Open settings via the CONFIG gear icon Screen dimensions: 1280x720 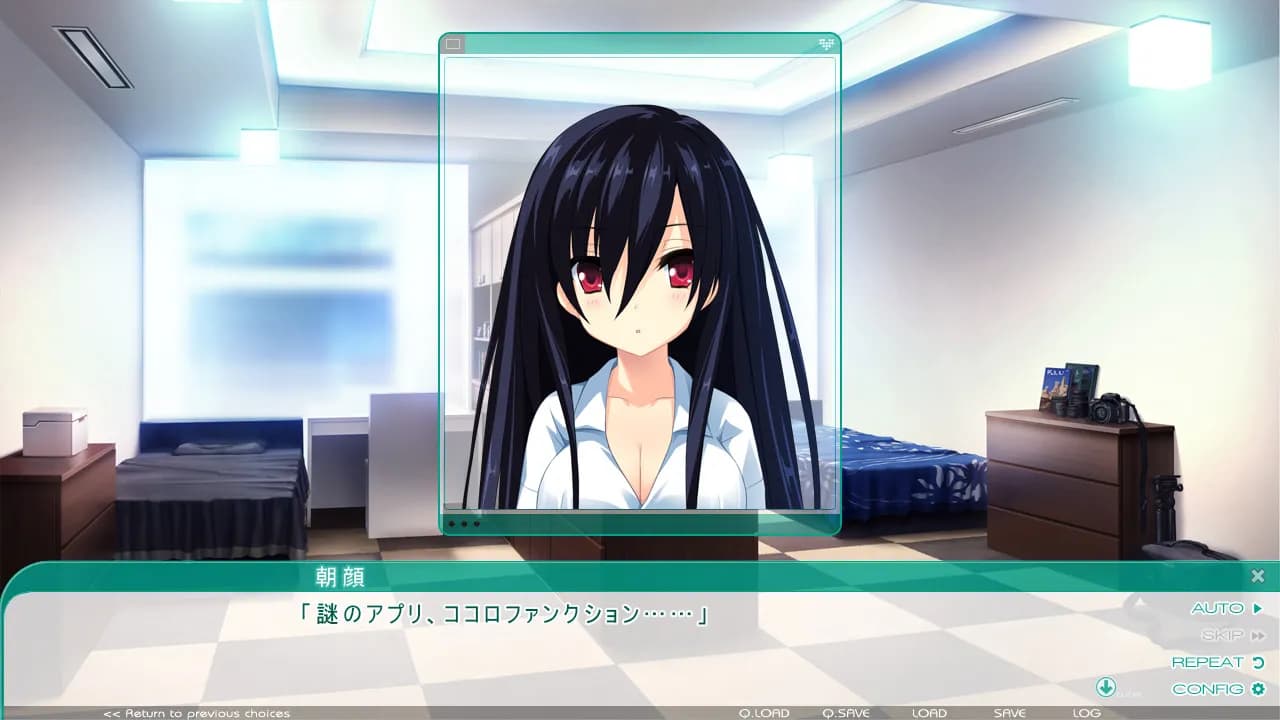[x=1257, y=689]
